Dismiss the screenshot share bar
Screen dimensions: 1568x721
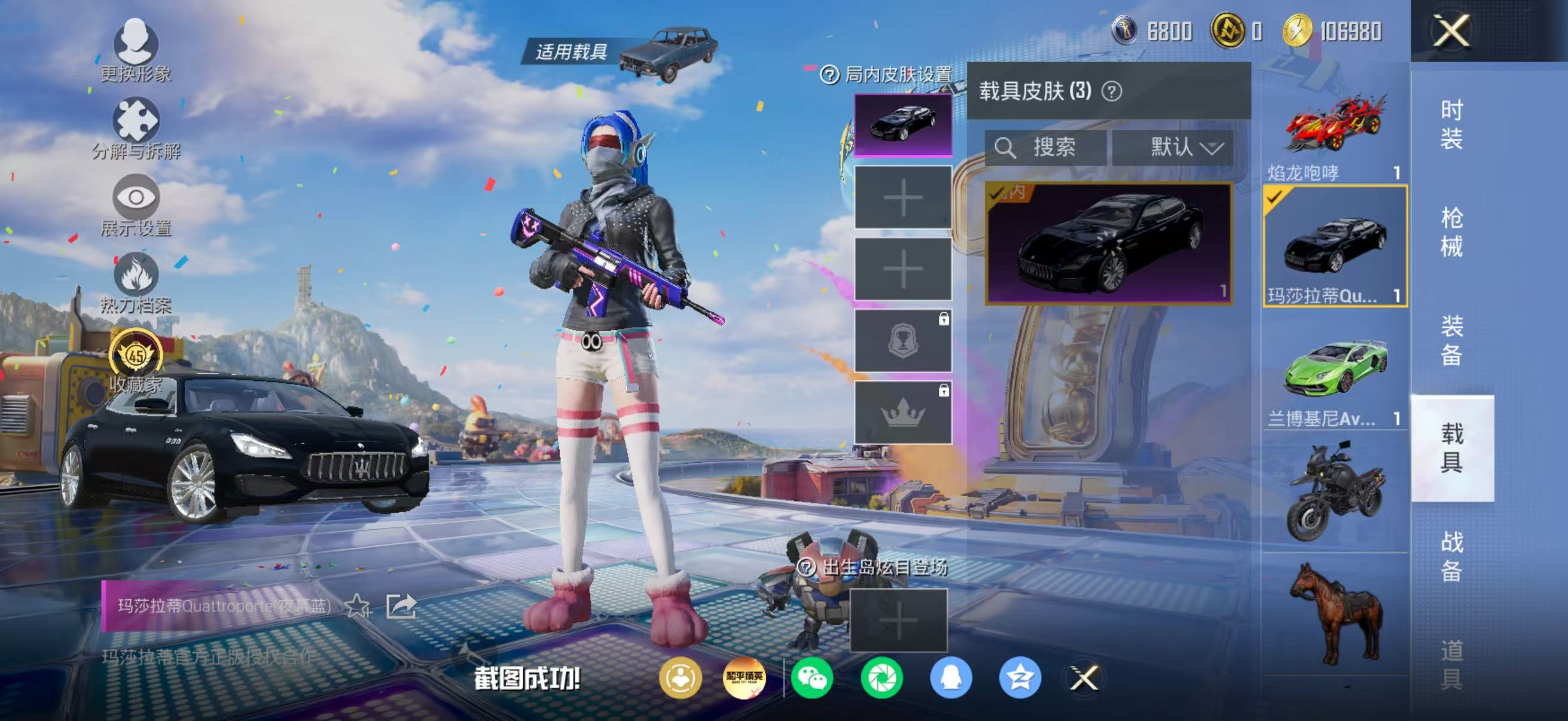(1084, 678)
